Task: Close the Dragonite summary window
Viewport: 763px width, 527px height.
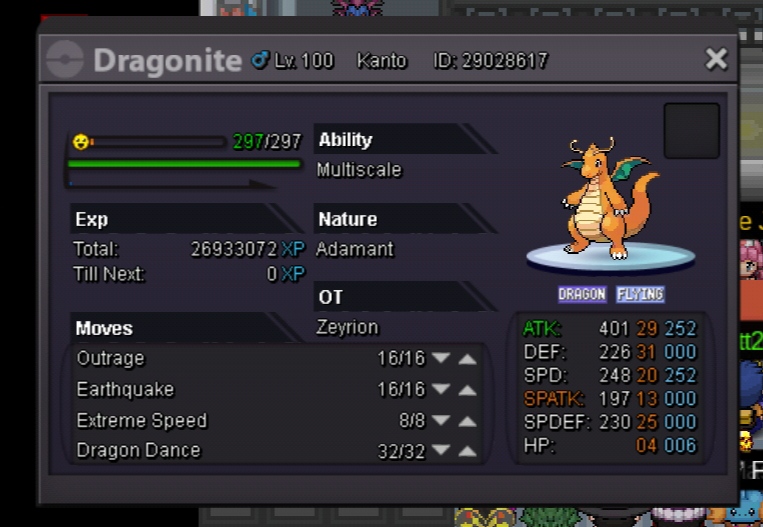Action: pos(716,59)
